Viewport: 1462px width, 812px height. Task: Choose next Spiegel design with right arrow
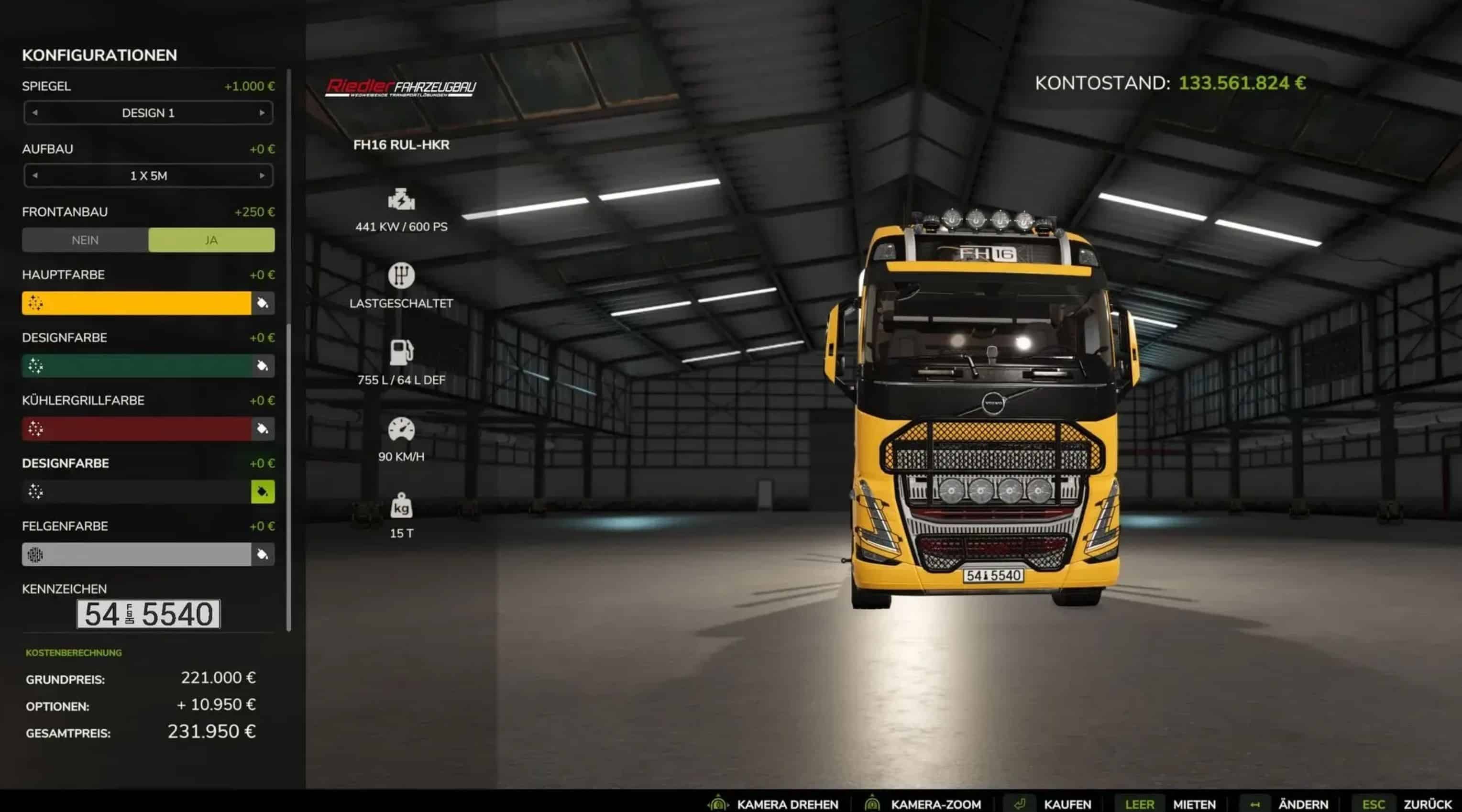(262, 113)
